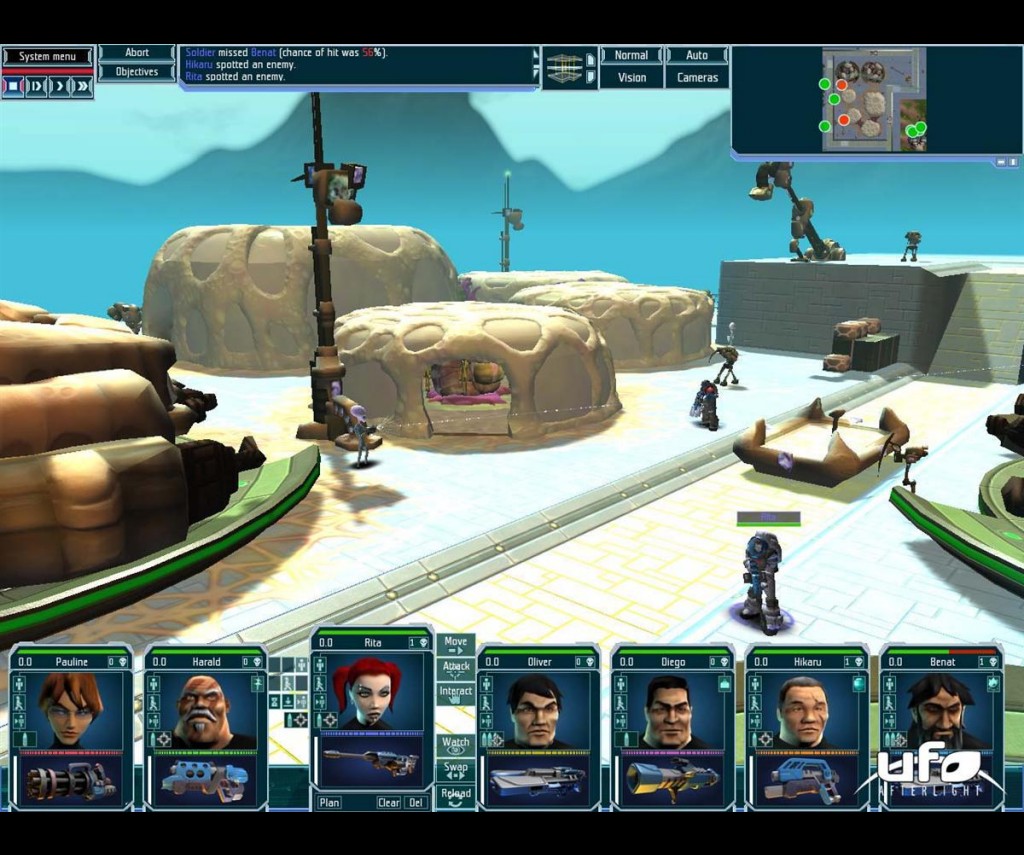Abort the current mission
This screenshot has width=1024, height=855.
tap(137, 53)
